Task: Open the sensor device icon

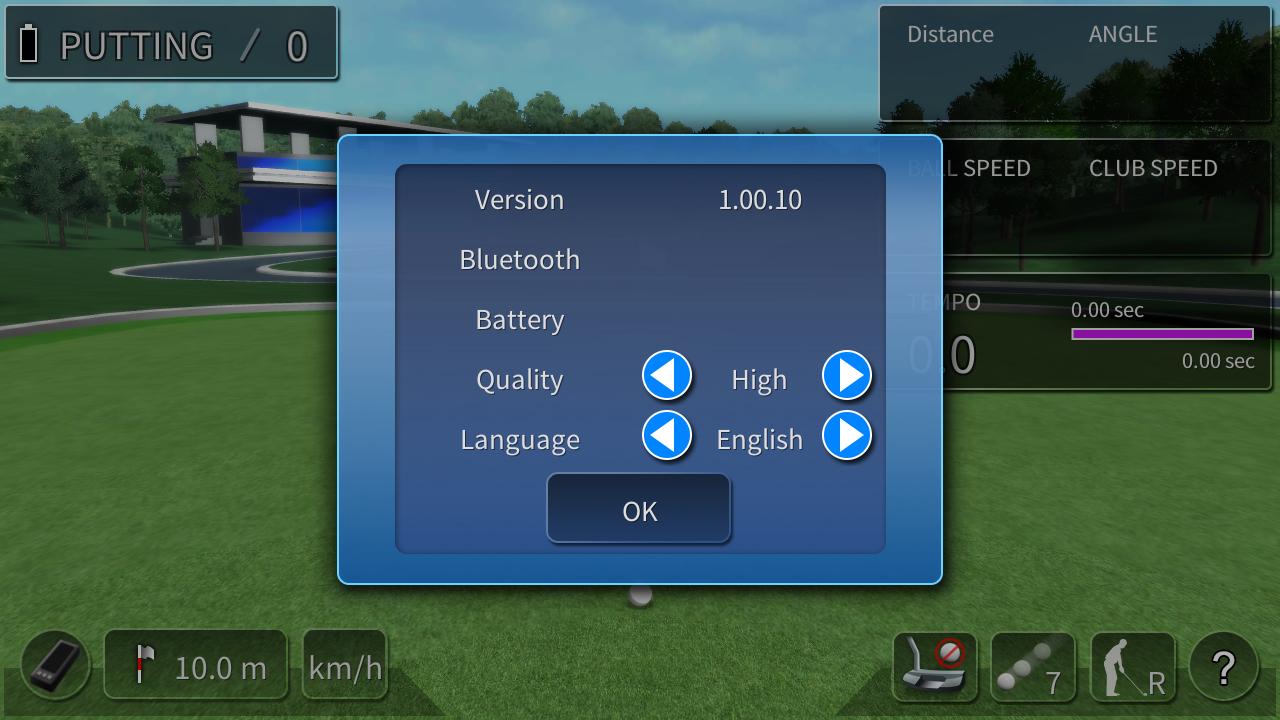Action: [x=55, y=666]
